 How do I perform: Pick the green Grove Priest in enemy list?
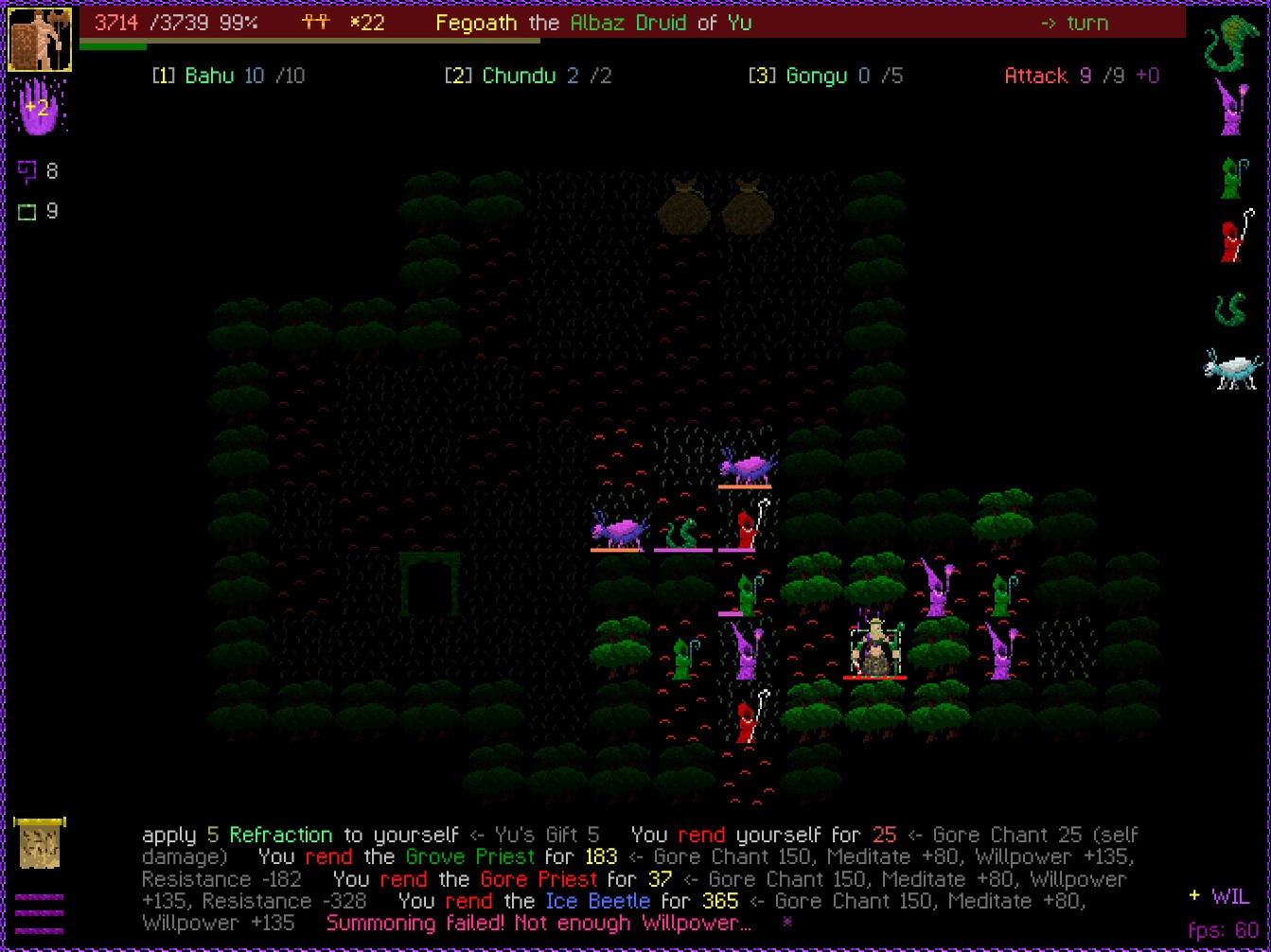click(x=1231, y=176)
